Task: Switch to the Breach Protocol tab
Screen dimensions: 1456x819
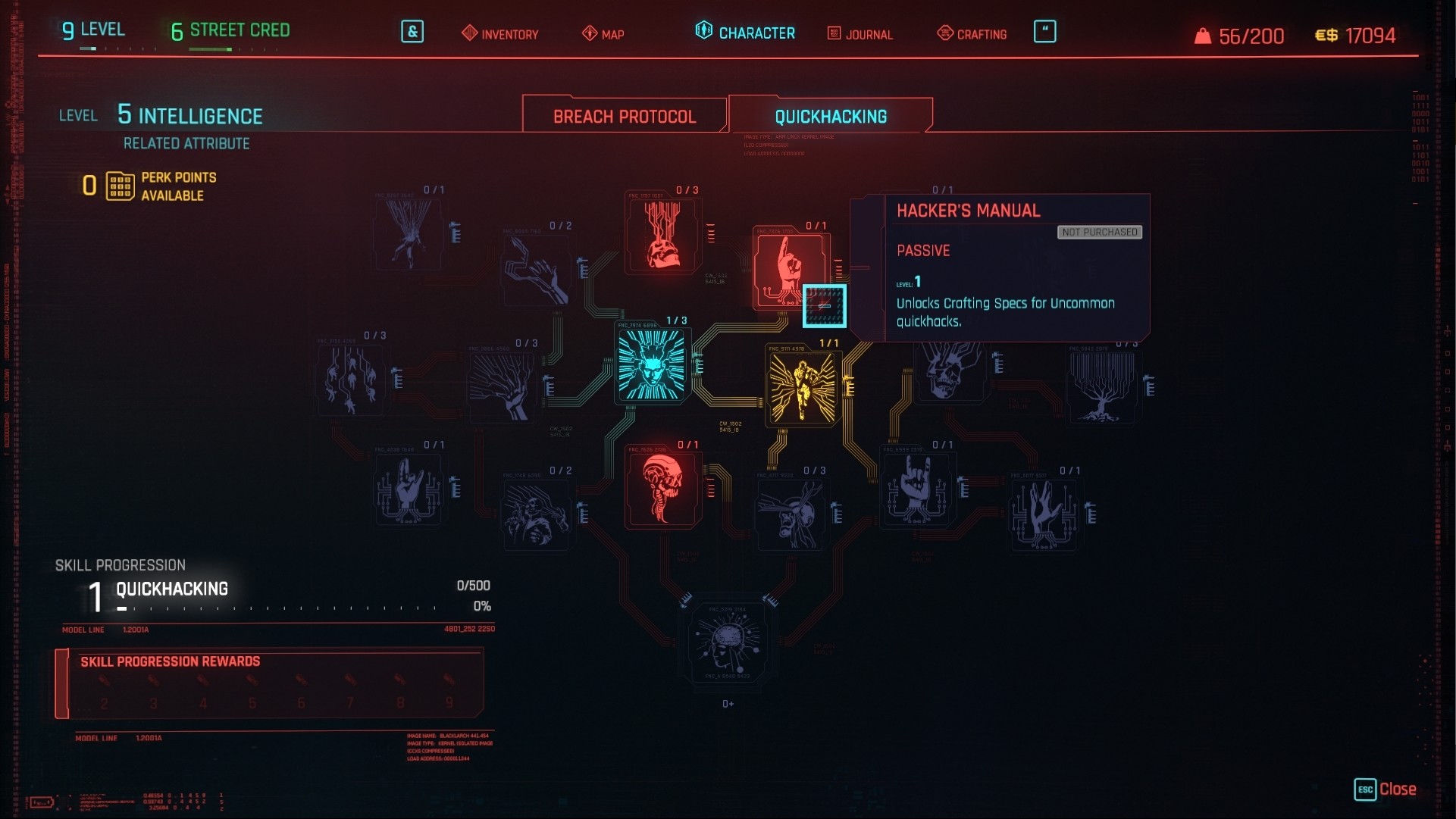Action: click(x=624, y=115)
